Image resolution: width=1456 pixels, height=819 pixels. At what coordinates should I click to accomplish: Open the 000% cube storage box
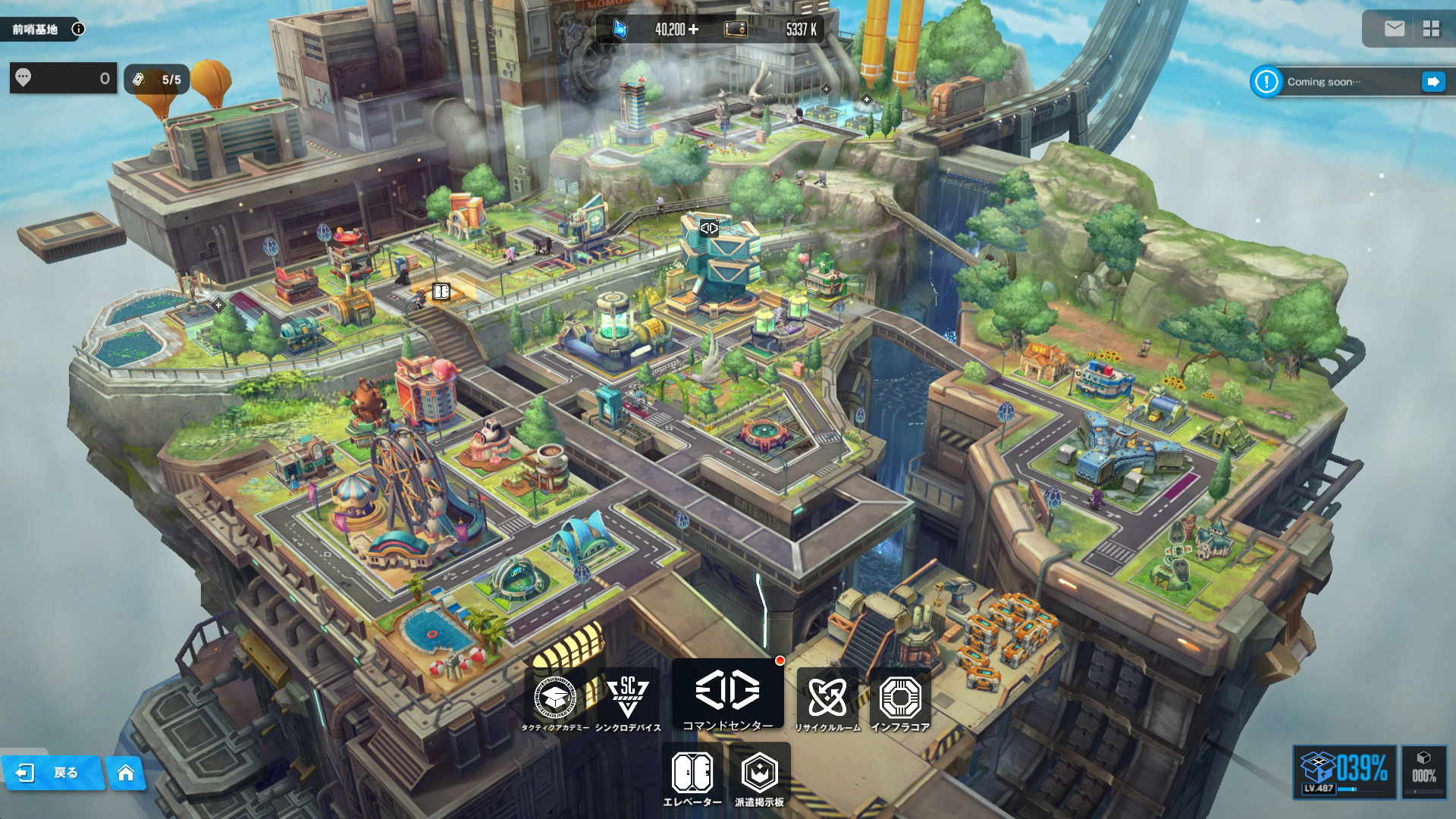point(1423,772)
